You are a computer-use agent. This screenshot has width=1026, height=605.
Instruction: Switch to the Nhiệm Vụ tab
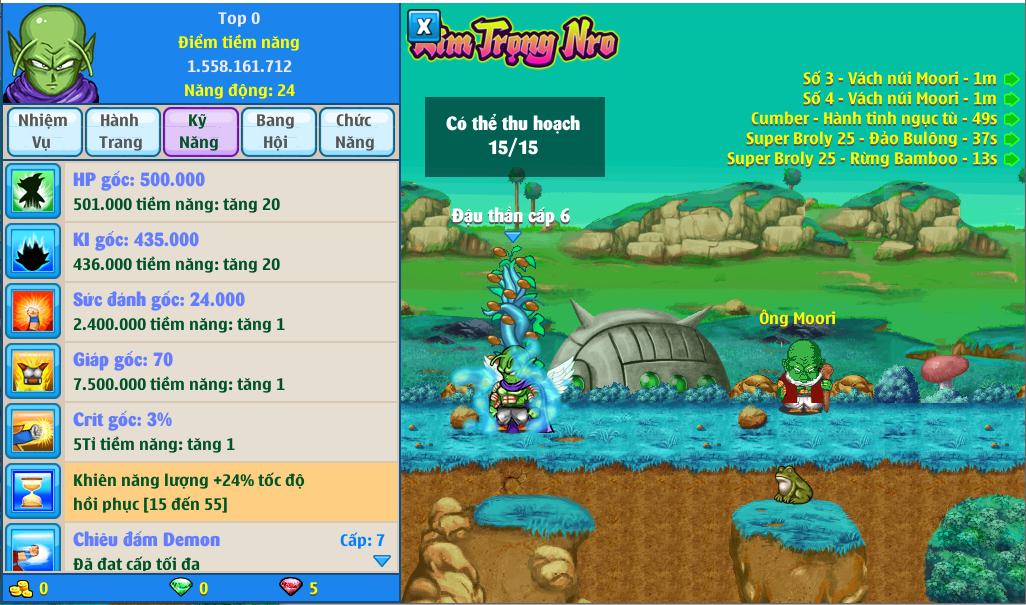pos(42,132)
